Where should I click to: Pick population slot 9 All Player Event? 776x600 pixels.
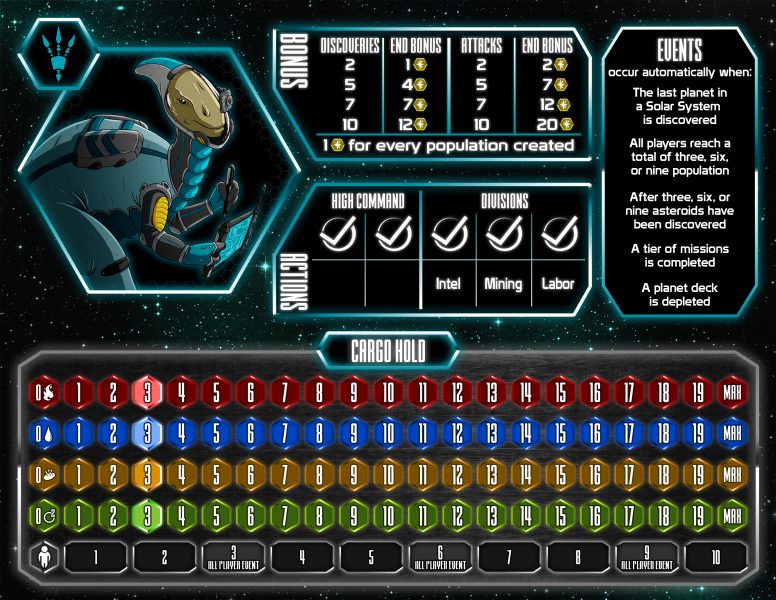(x=646, y=557)
